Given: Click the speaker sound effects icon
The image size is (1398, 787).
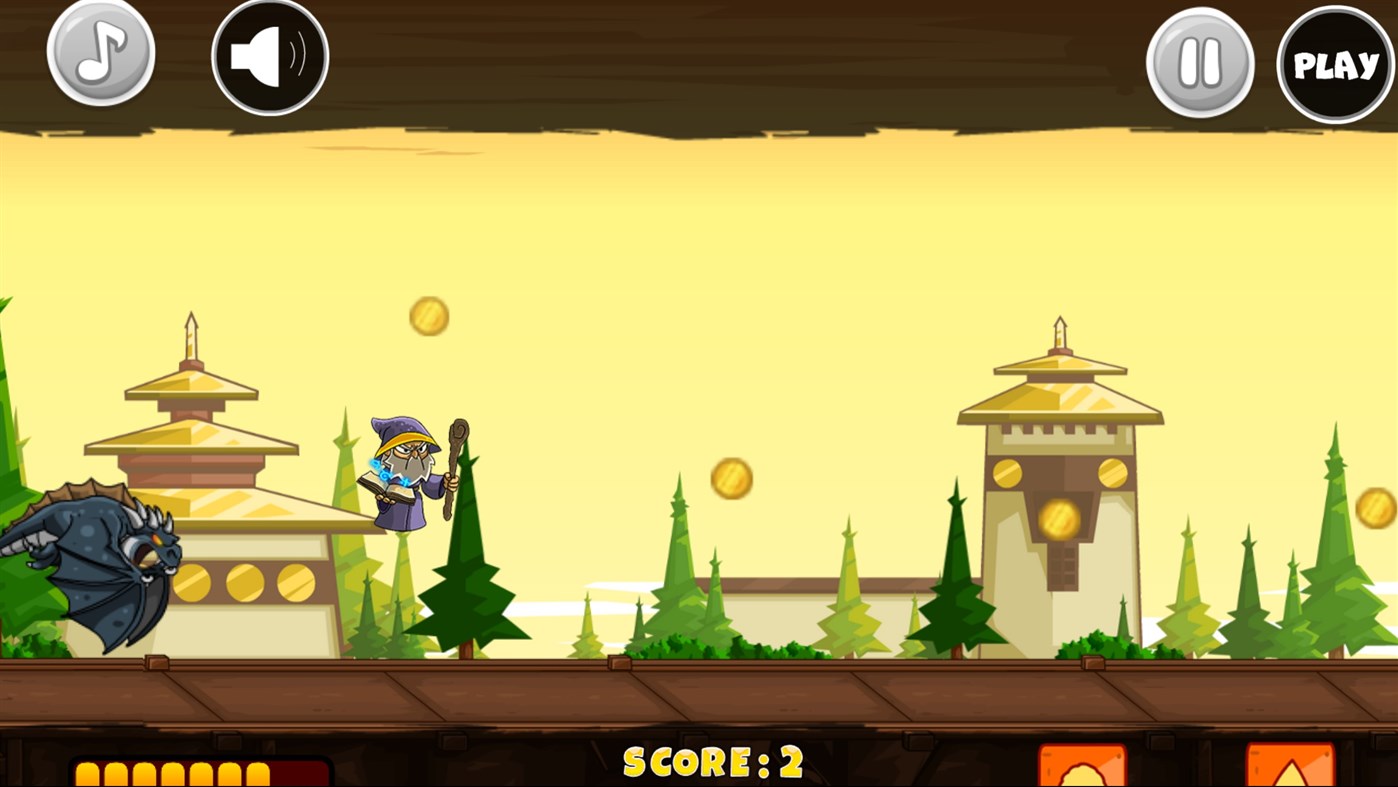Looking at the screenshot, I should (268, 55).
